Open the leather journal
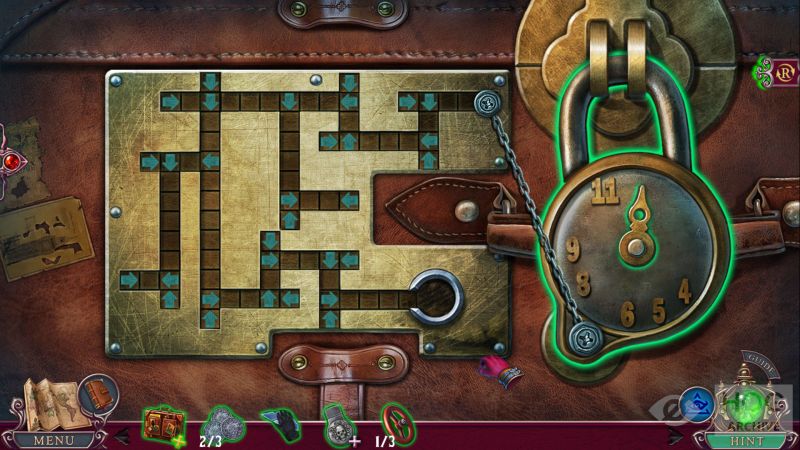Viewport: 800px width, 450px height. coord(97,393)
